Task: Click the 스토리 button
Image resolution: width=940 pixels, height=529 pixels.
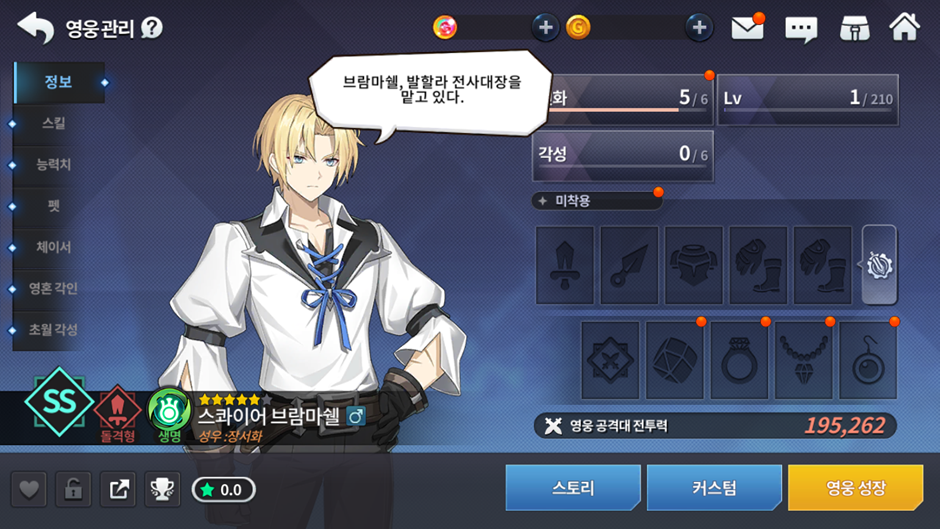Action: (573, 488)
